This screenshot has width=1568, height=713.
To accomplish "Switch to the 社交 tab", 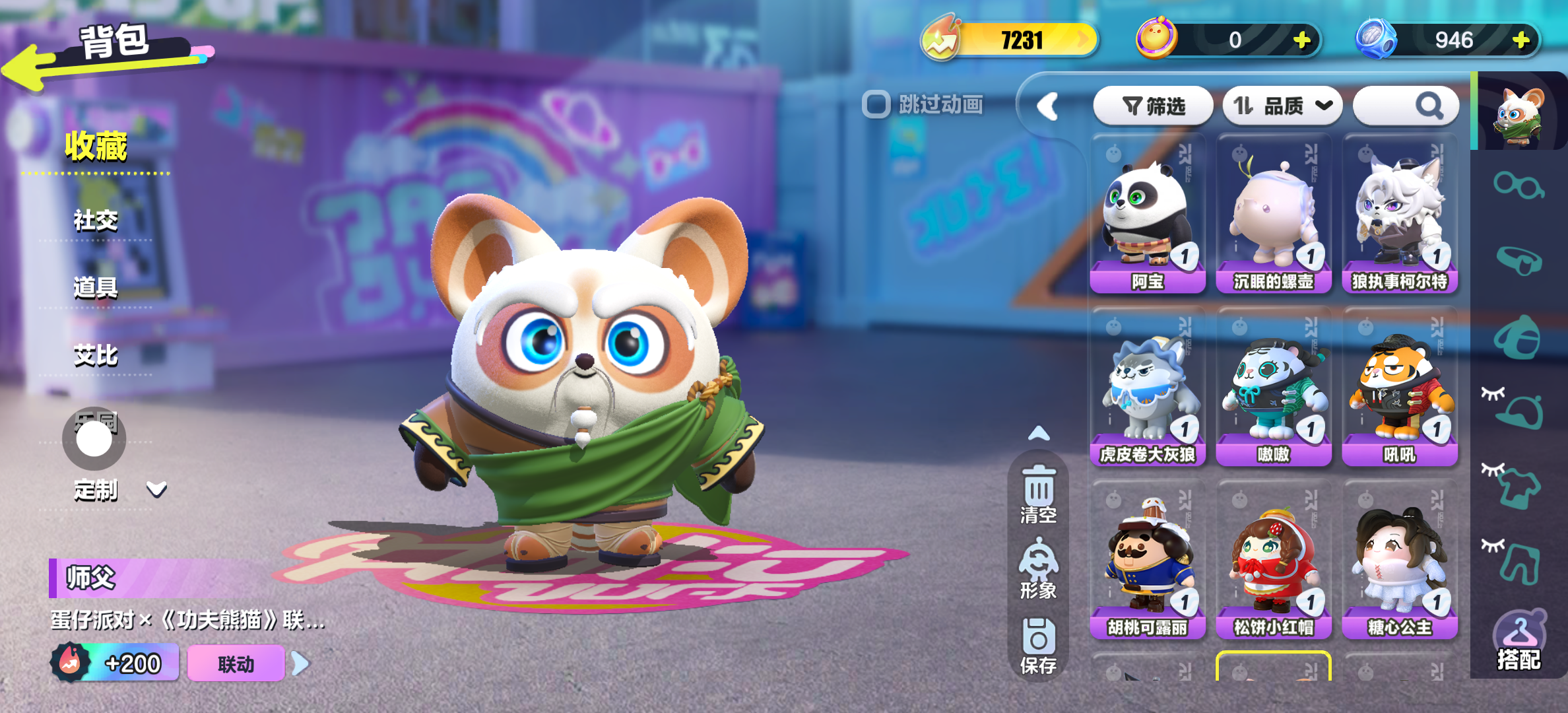I will [96, 221].
